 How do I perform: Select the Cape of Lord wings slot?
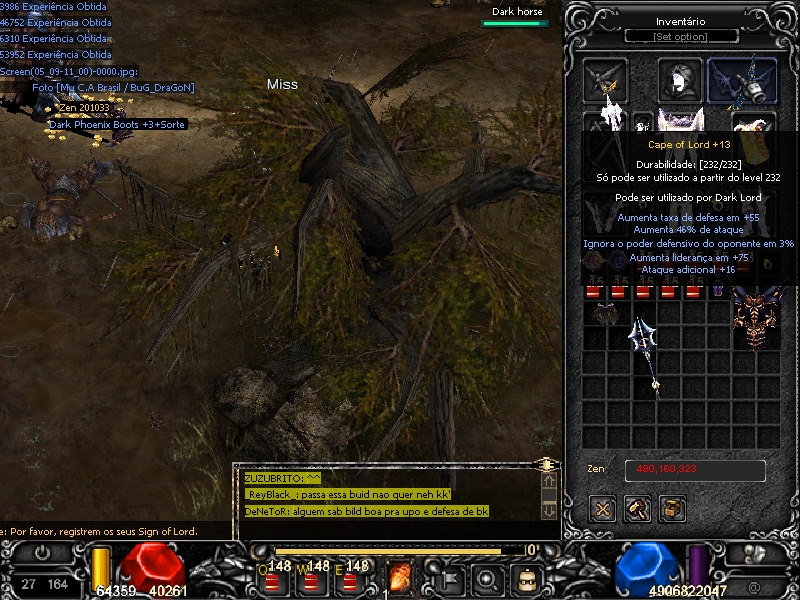(742, 81)
